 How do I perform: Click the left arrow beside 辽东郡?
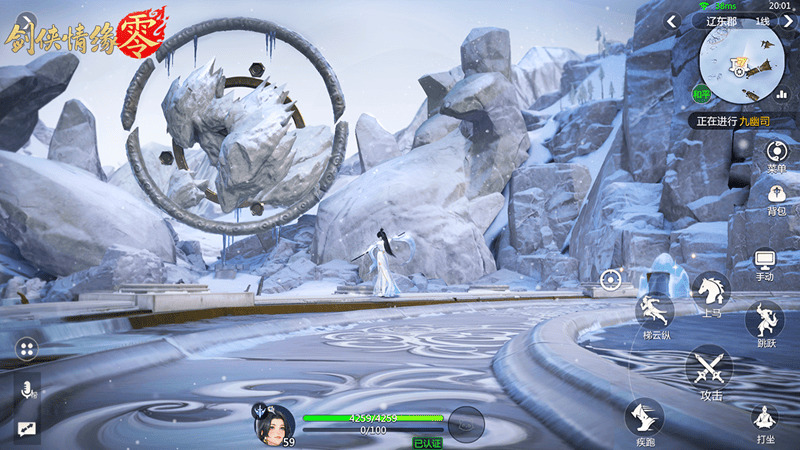(671, 21)
